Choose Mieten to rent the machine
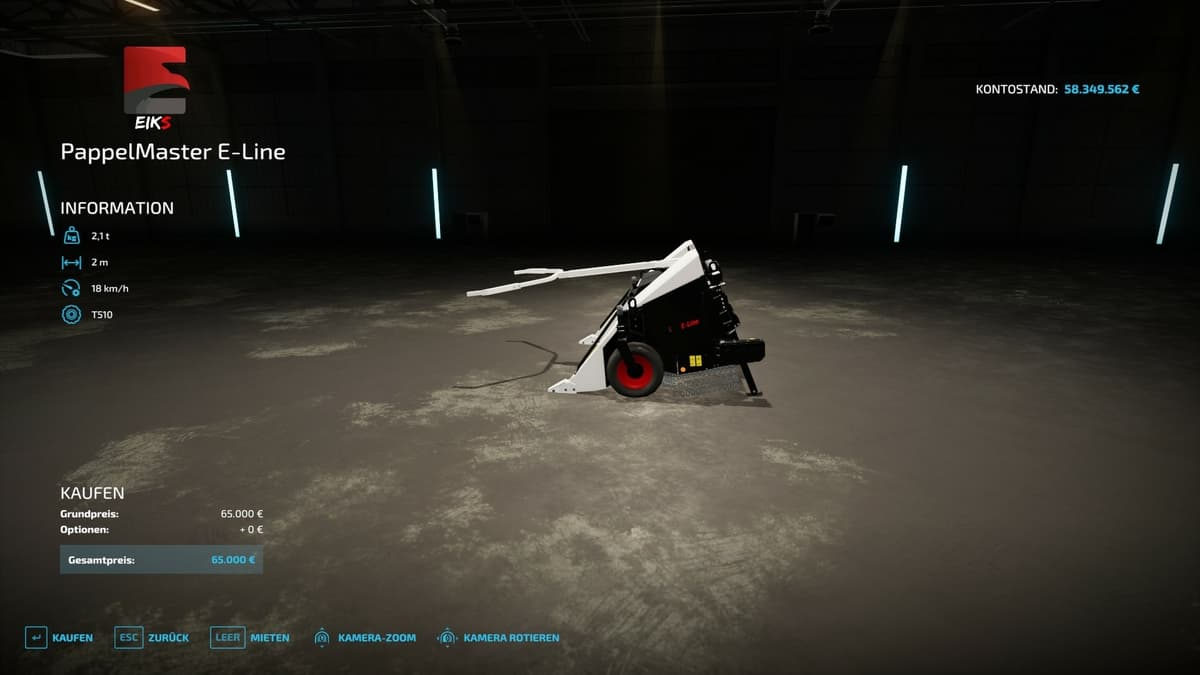The width and height of the screenshot is (1200, 675). pos(251,637)
